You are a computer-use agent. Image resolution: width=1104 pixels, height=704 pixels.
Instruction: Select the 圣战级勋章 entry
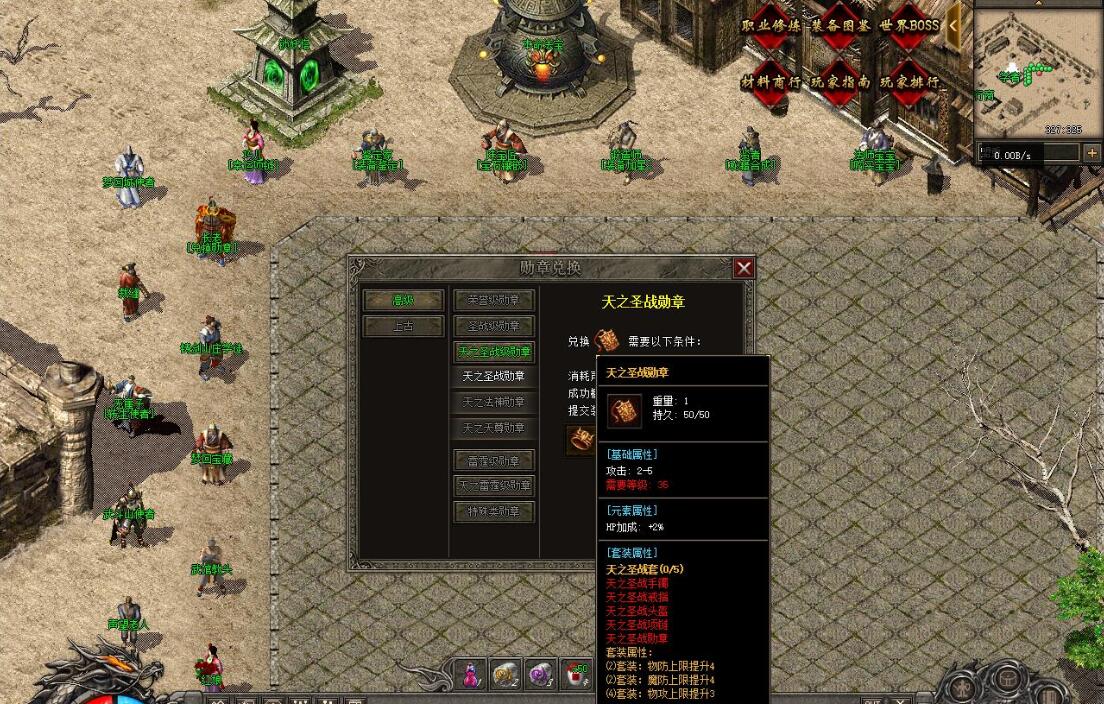pyautogui.click(x=494, y=326)
